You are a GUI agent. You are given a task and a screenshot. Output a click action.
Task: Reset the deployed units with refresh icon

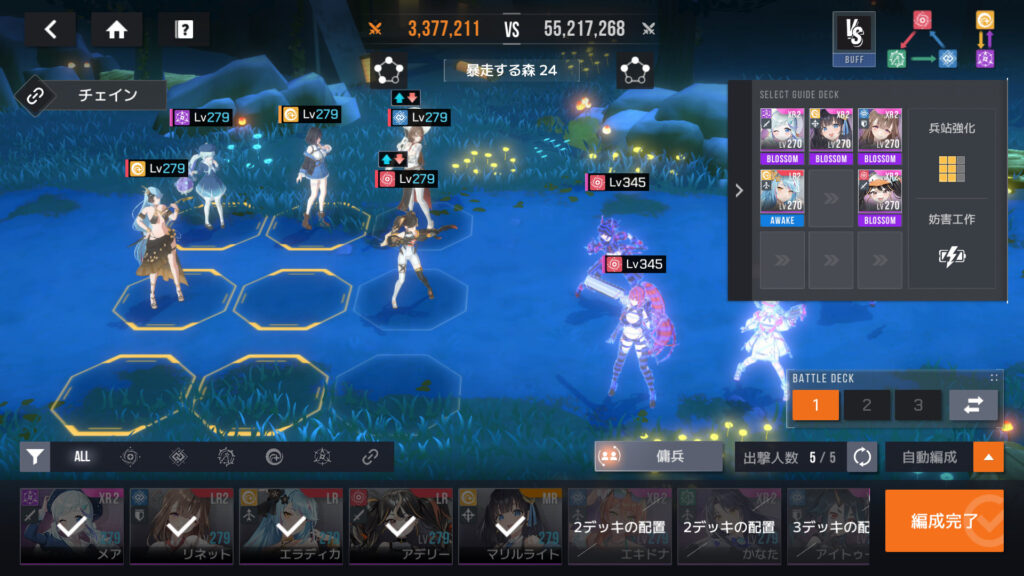click(862, 457)
